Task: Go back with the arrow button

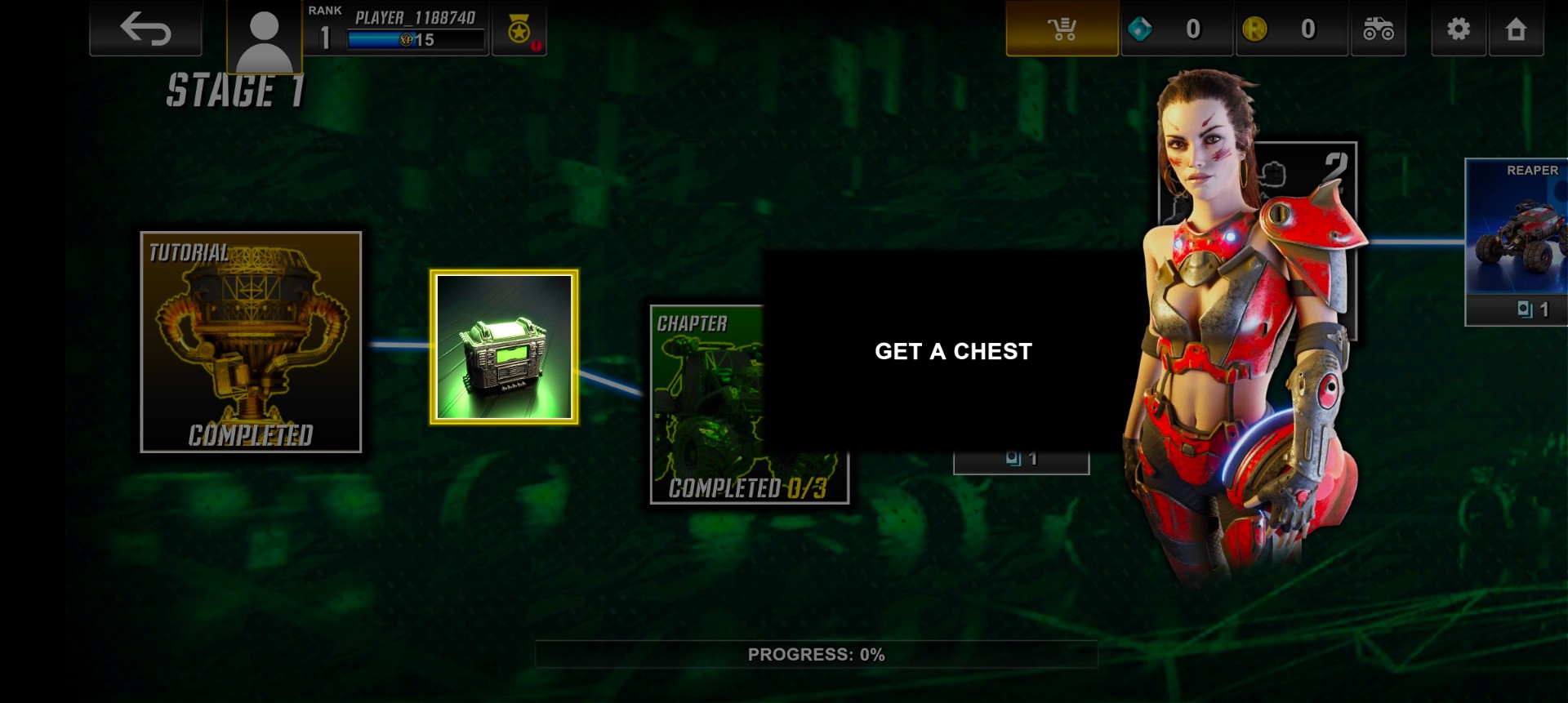Action: pos(145,29)
